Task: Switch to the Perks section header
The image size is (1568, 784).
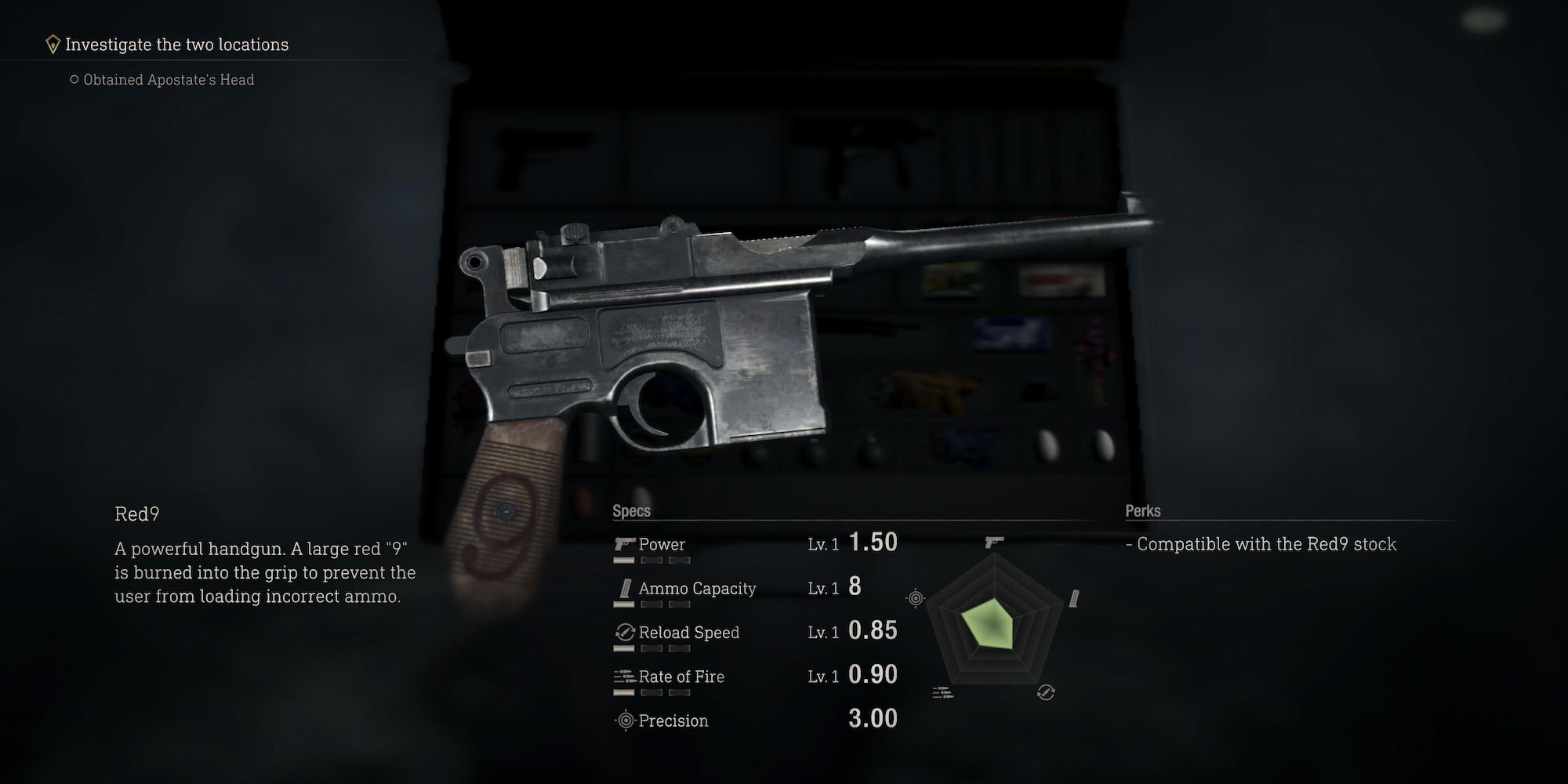Action: click(x=1143, y=510)
